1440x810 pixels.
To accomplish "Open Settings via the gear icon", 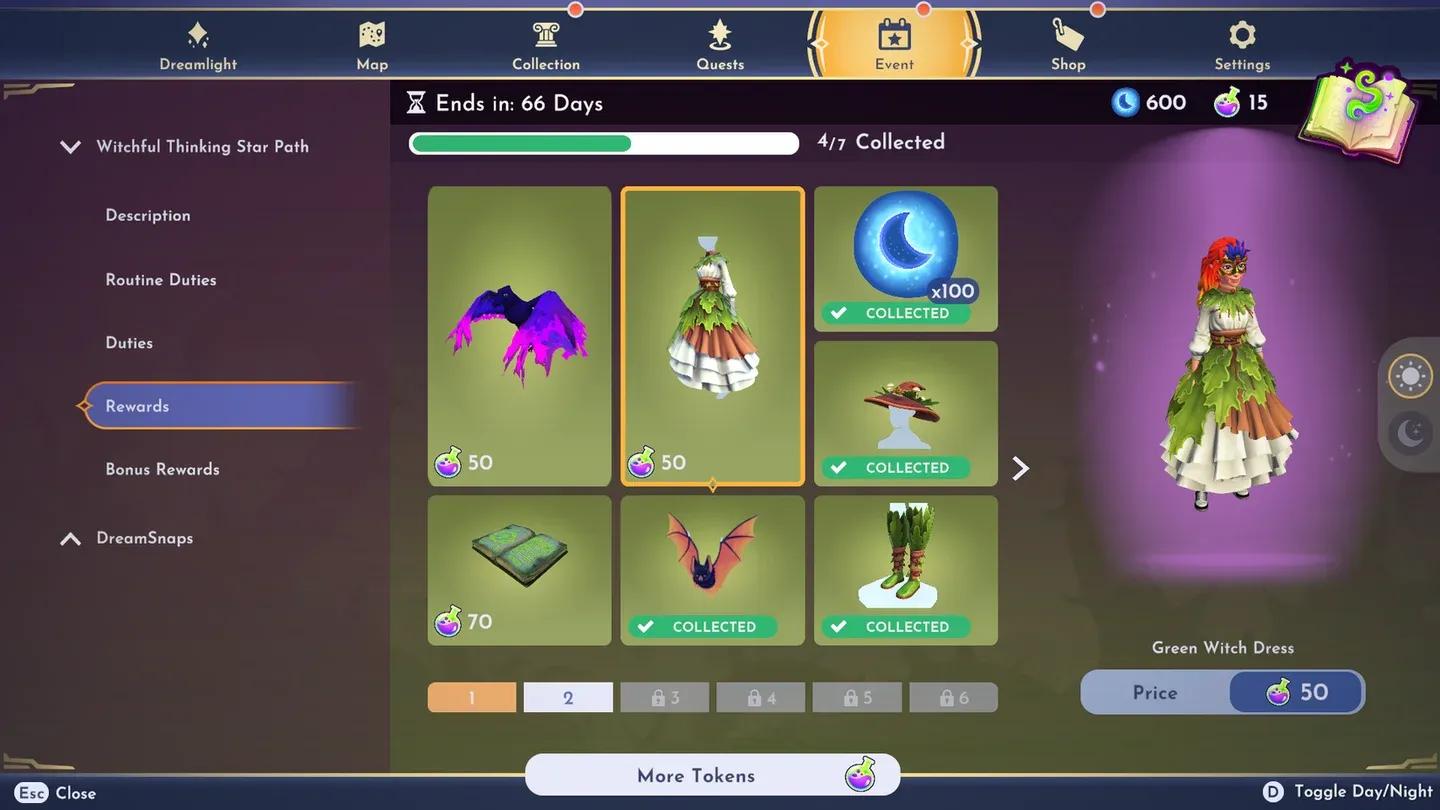I will point(1241,38).
